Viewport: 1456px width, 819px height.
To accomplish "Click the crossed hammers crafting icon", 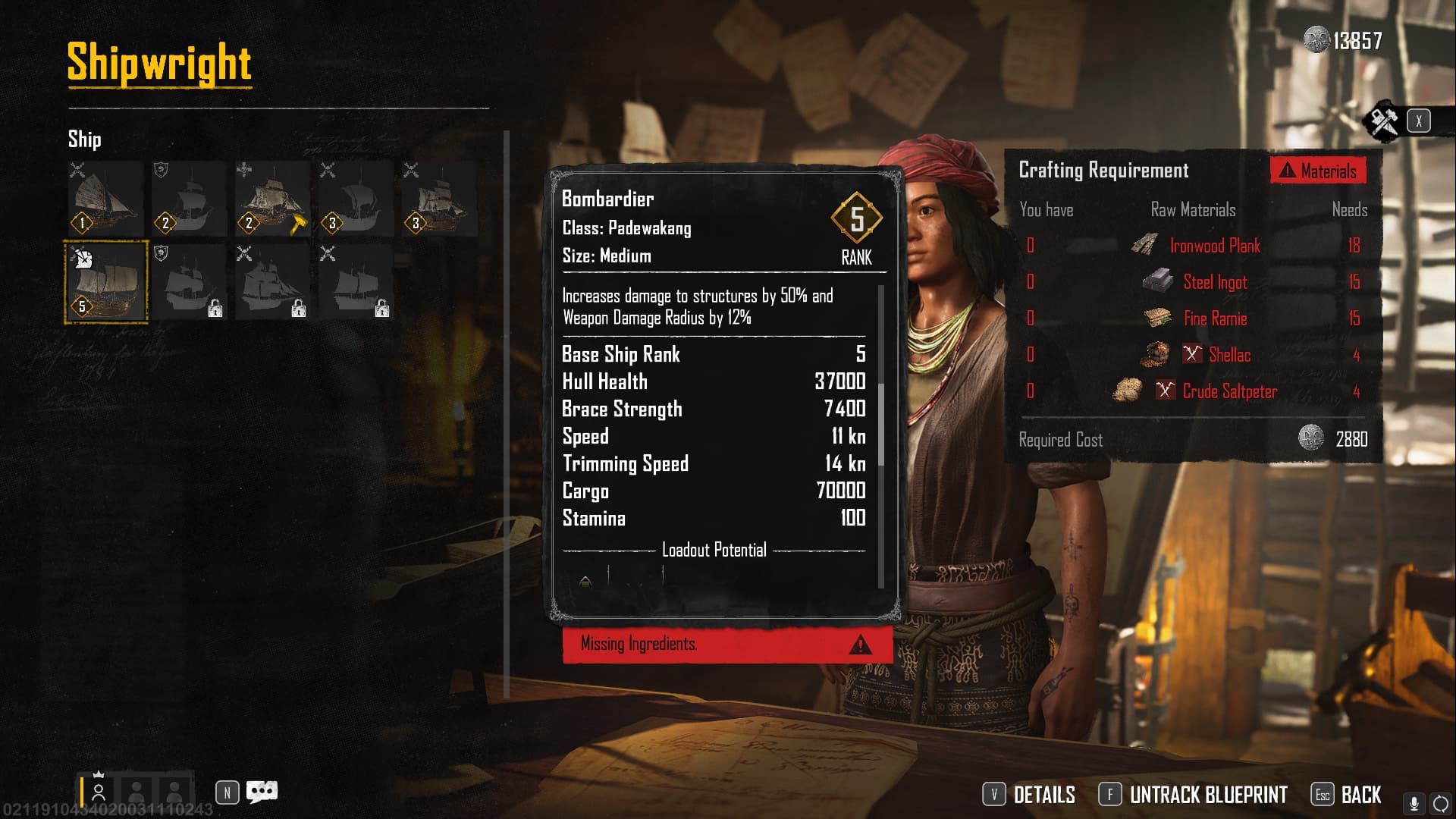I will (x=1384, y=121).
